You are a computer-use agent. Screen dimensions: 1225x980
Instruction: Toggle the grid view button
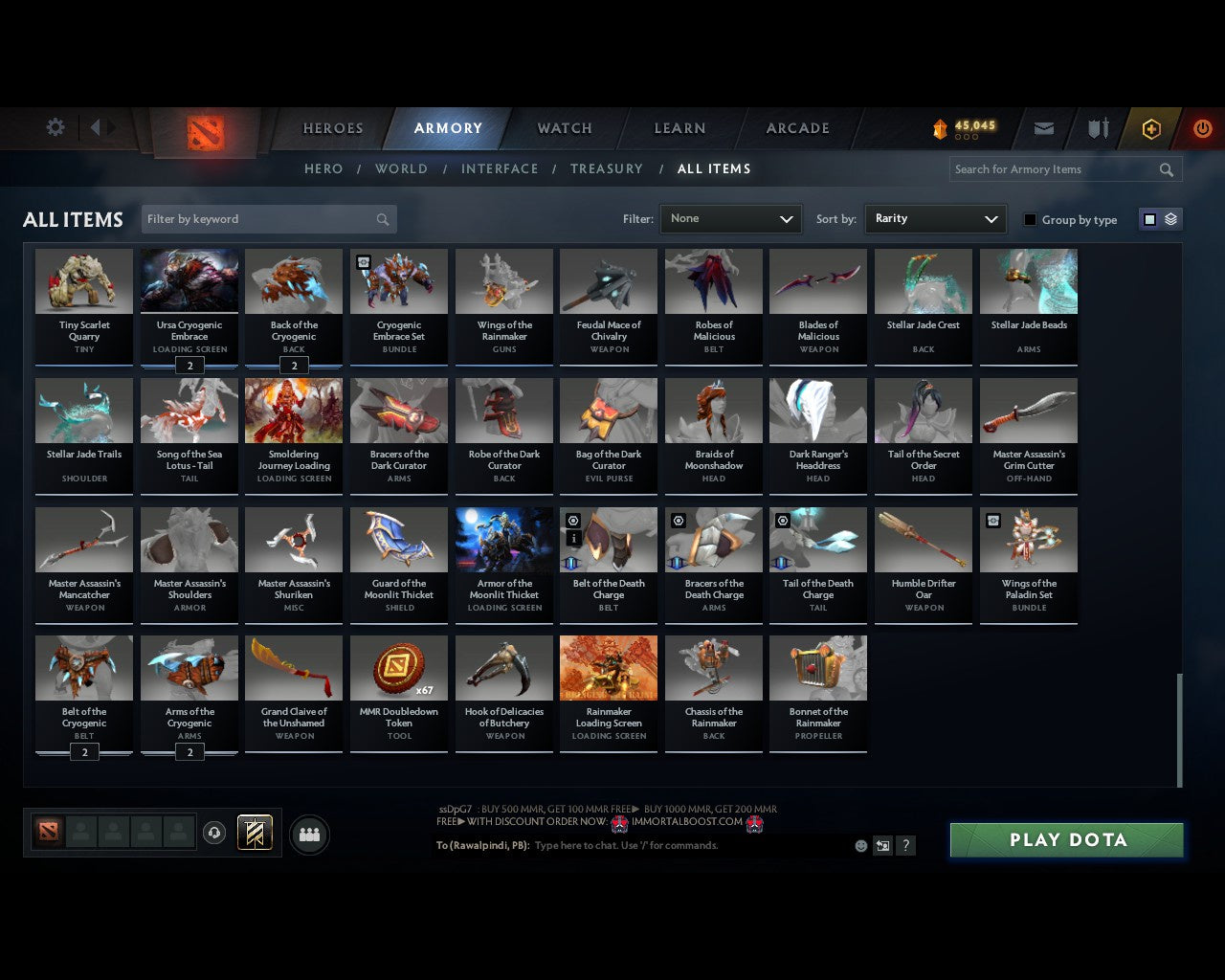pyautogui.click(x=1148, y=218)
